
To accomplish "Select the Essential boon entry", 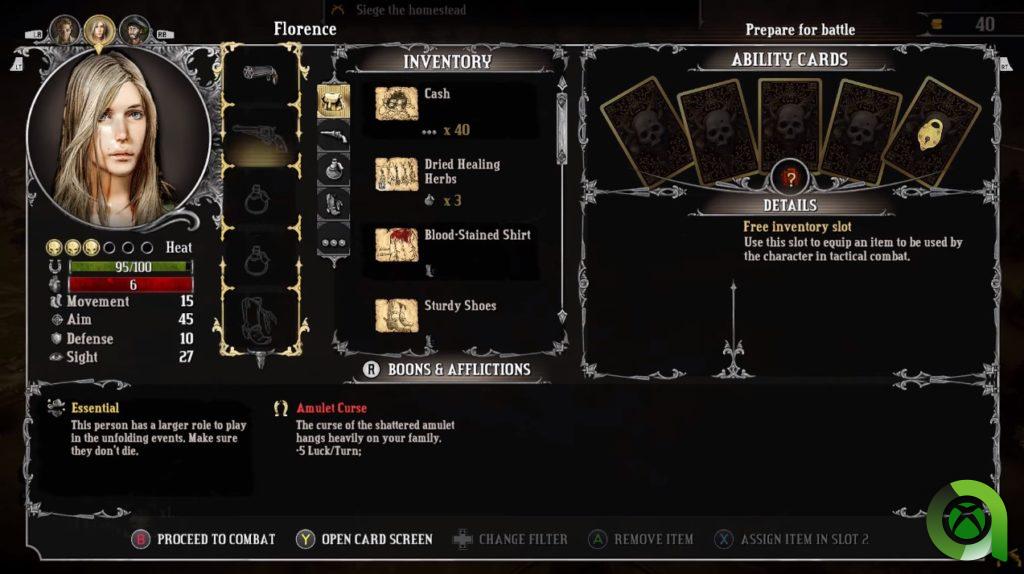I will [x=95, y=408].
